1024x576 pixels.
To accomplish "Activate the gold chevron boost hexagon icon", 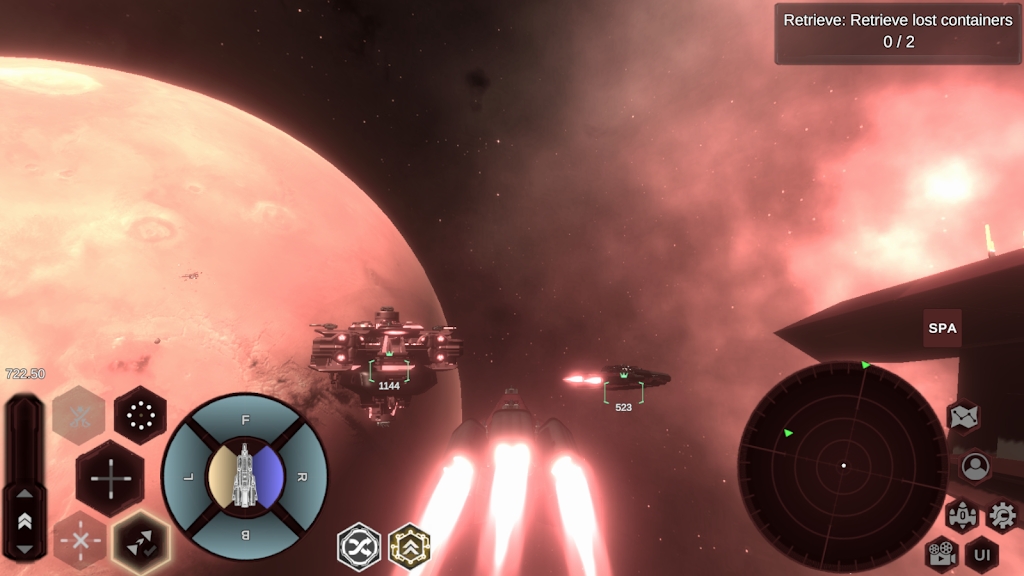I will coord(409,546).
